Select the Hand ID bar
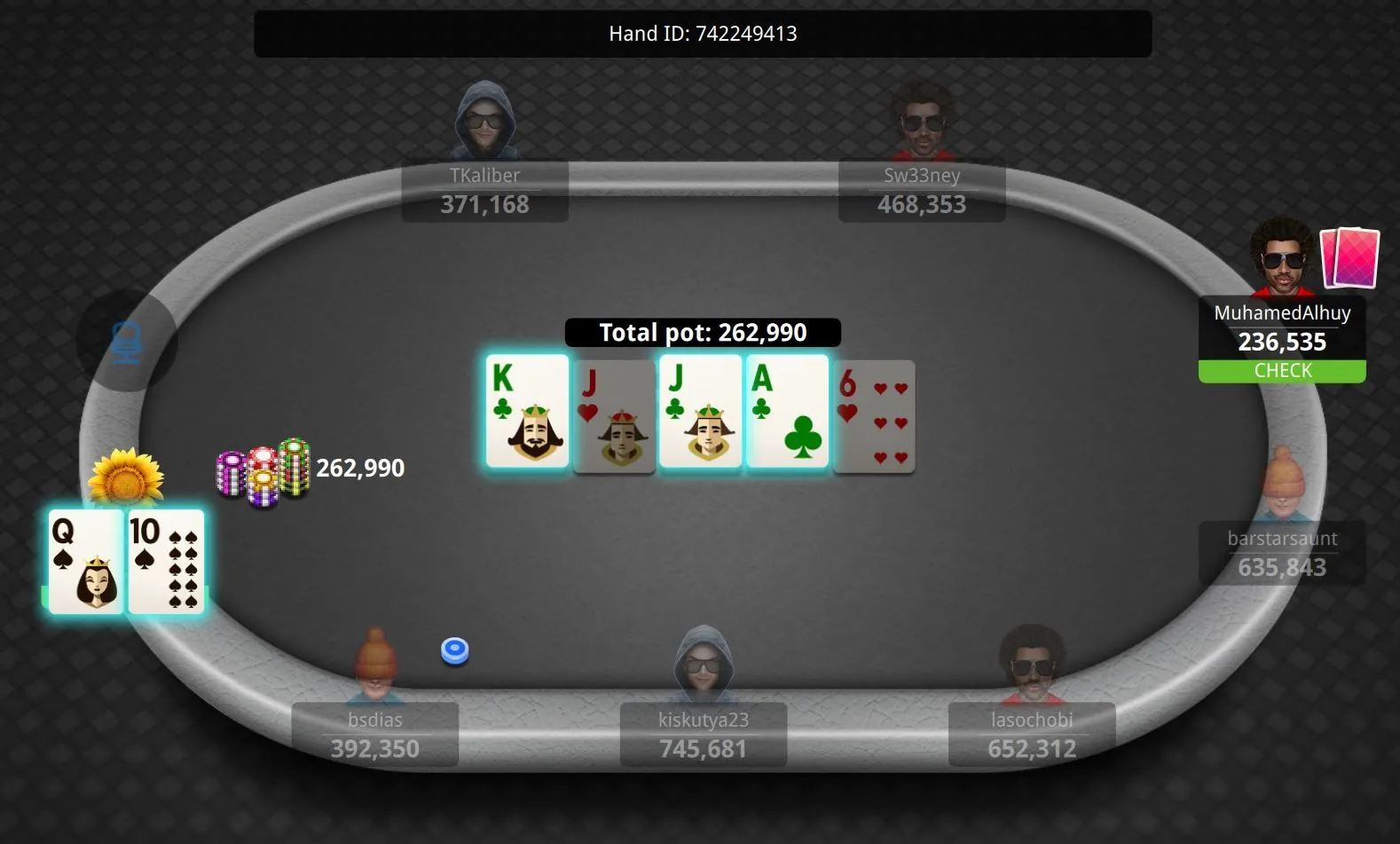 (703, 34)
